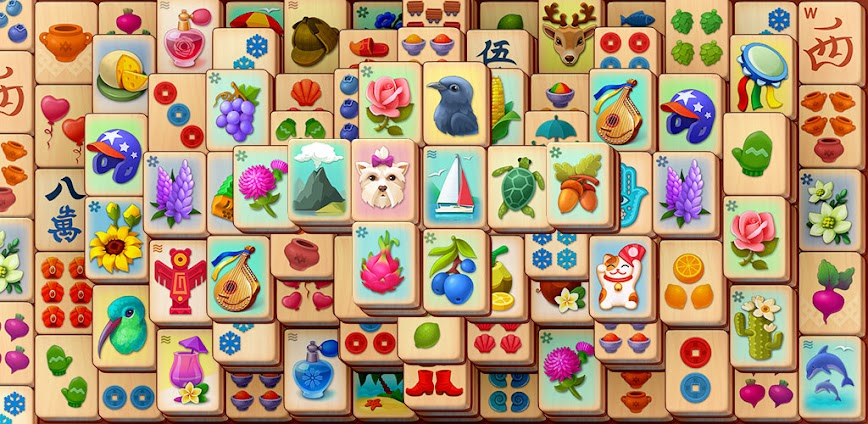Select the hummingbird tile

pos(123,324)
